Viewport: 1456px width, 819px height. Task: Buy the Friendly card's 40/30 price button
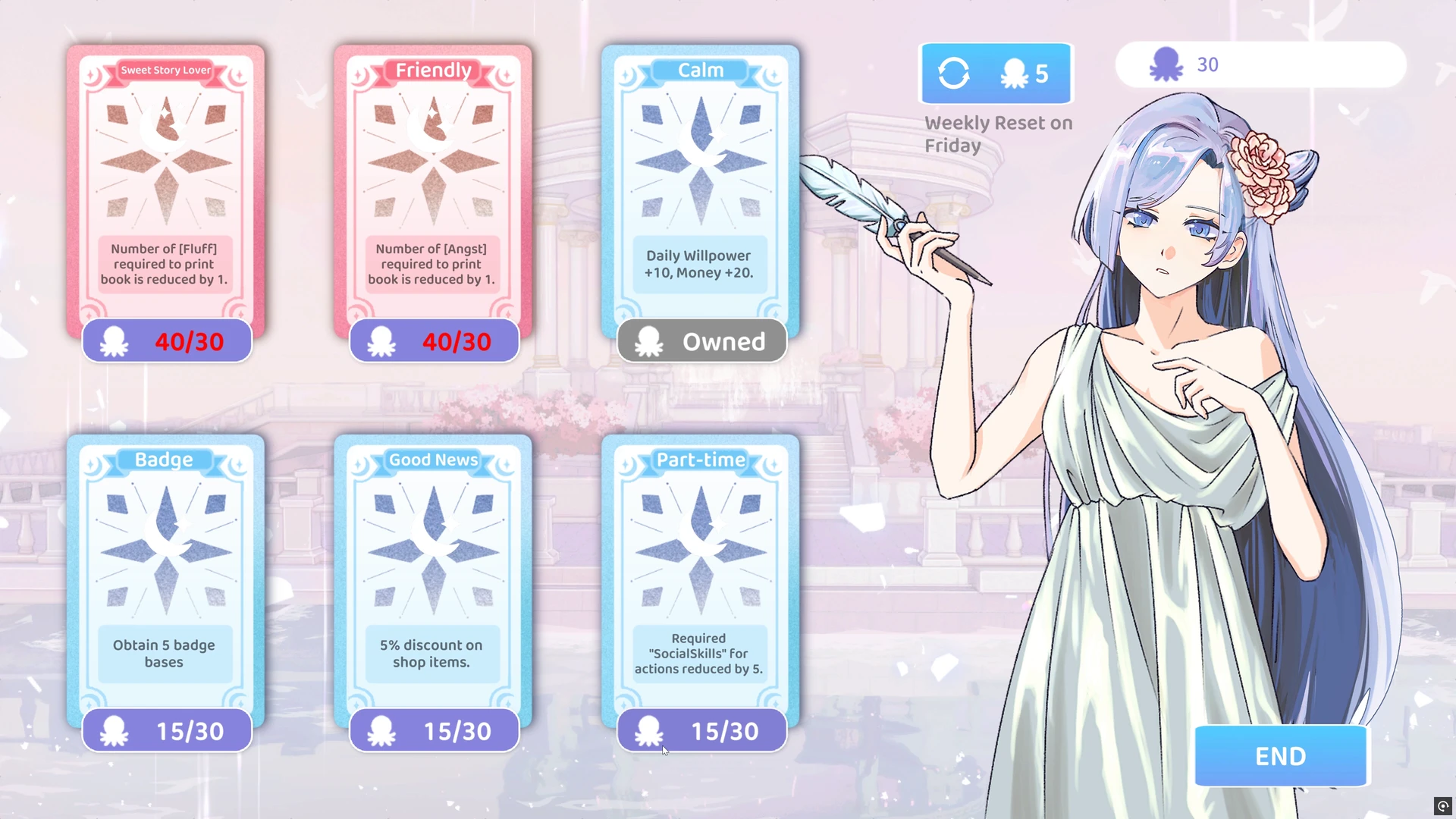coord(435,341)
